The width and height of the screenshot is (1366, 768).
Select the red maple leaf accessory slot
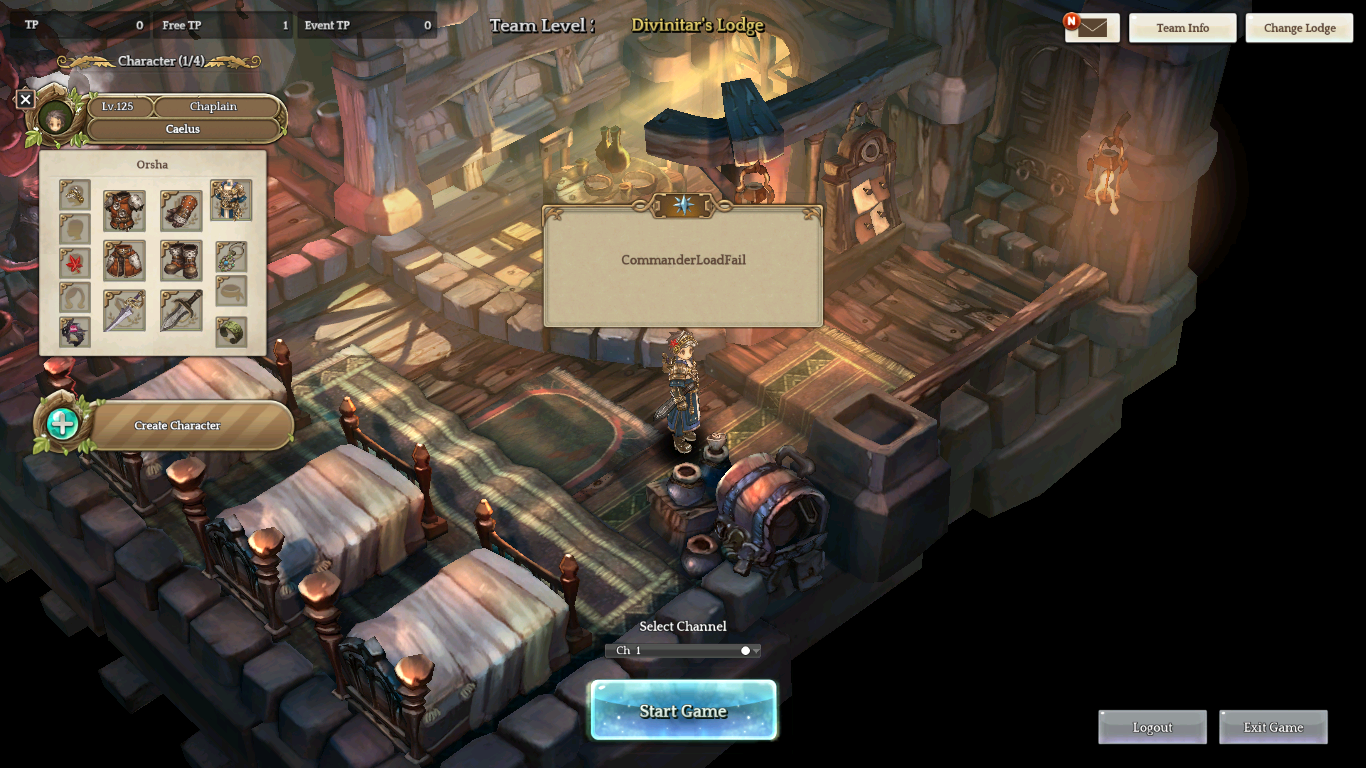[x=75, y=263]
